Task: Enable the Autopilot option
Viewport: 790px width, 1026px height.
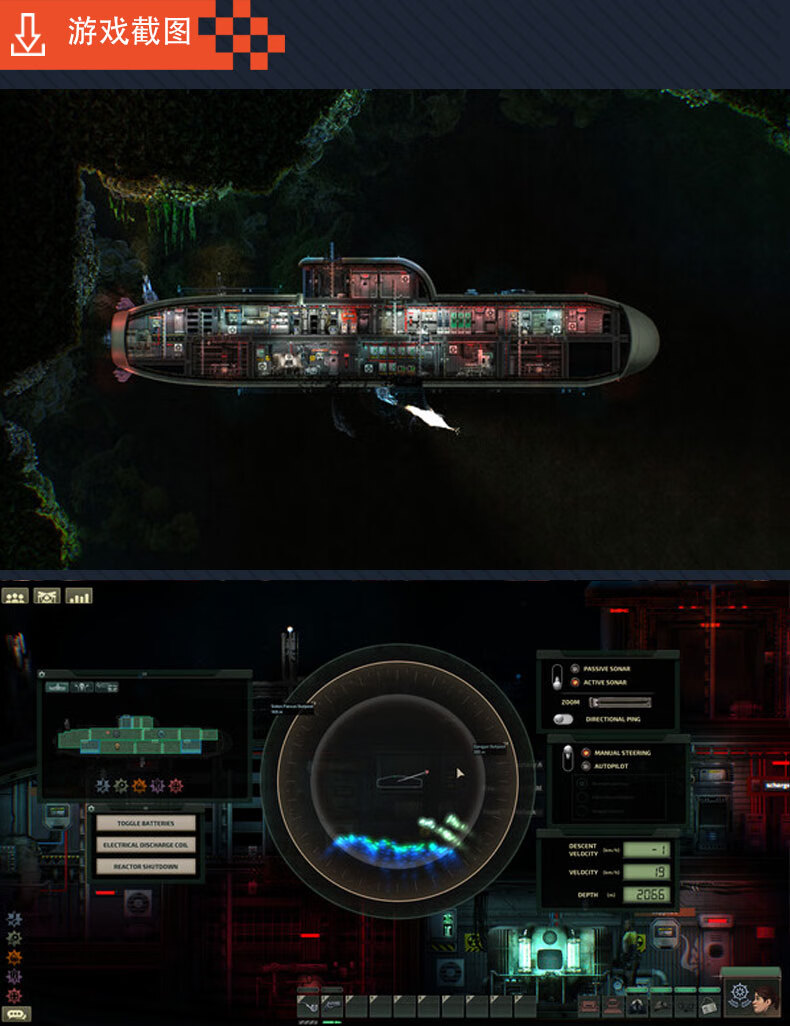Action: coord(586,766)
